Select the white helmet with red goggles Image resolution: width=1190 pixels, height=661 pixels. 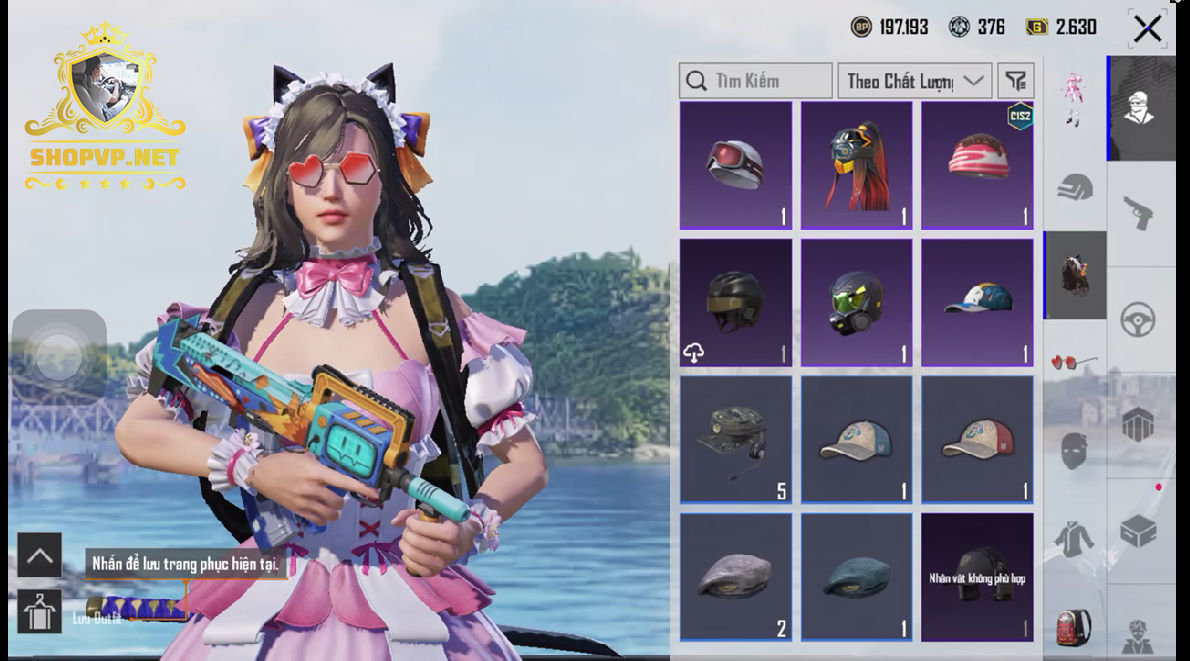pos(736,165)
